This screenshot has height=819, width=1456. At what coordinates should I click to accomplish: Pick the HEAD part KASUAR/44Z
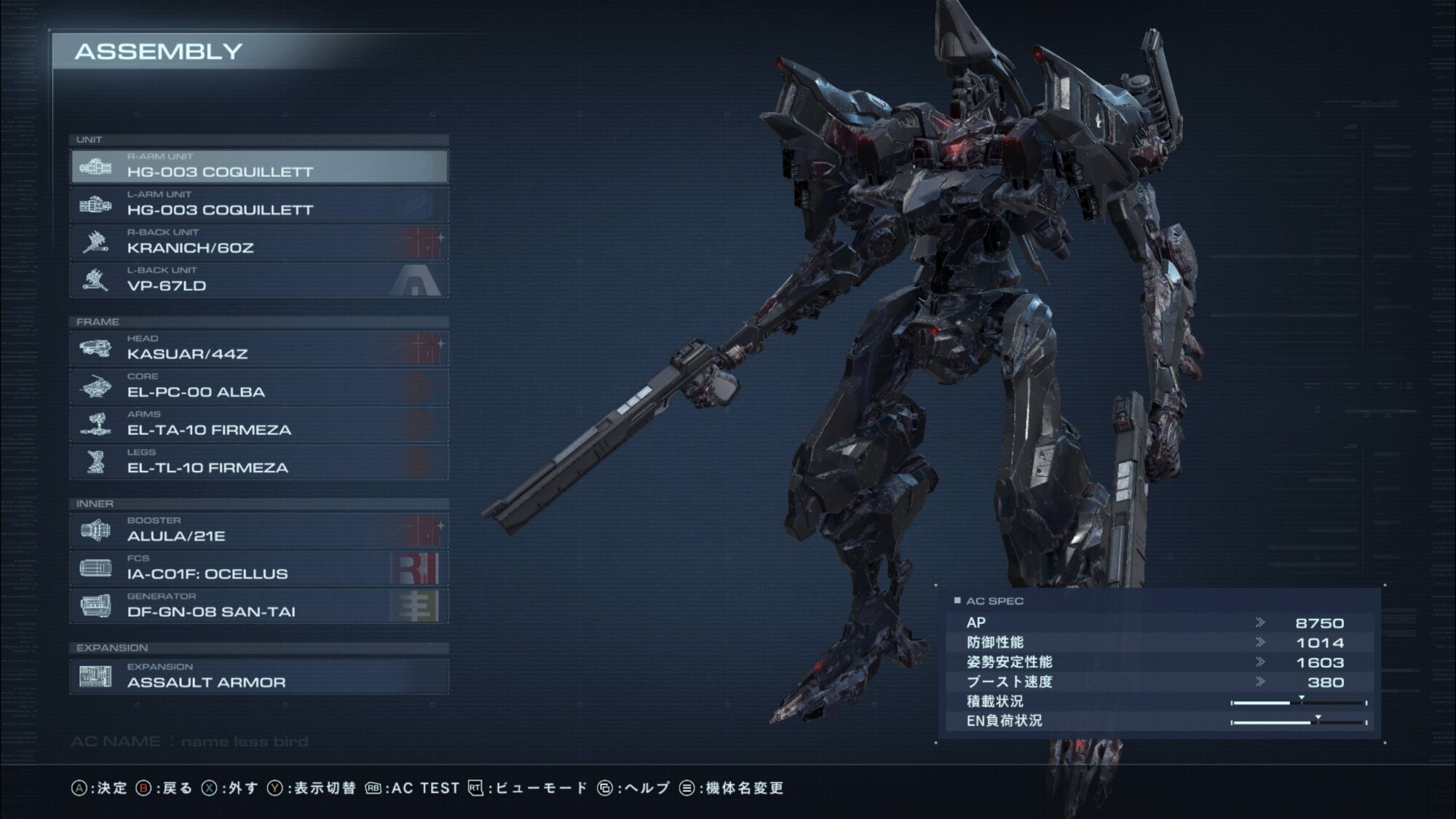[258, 349]
